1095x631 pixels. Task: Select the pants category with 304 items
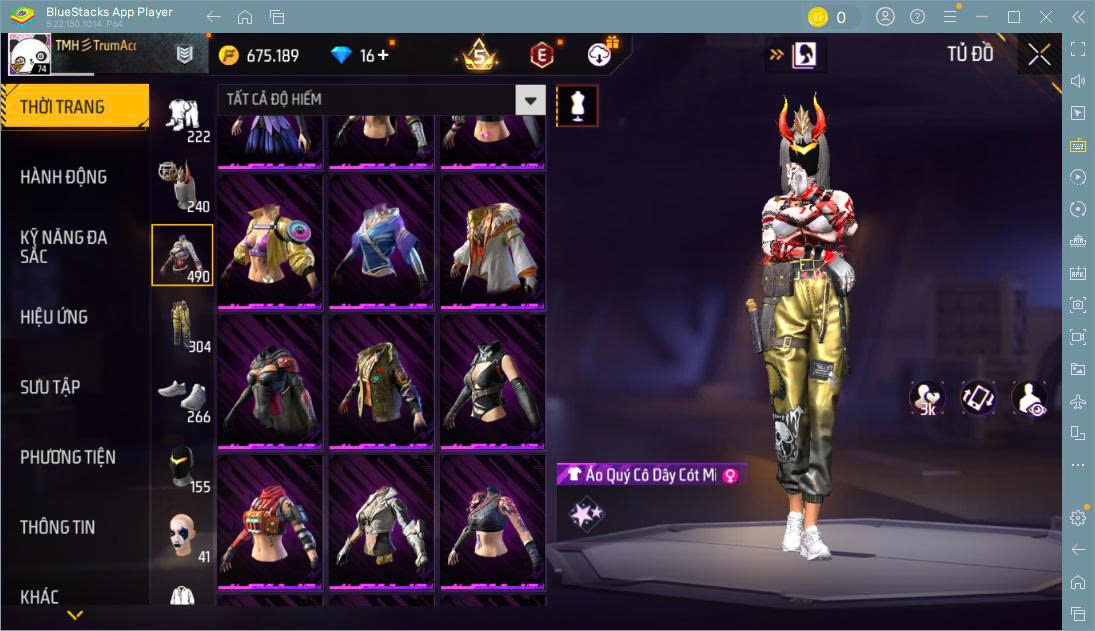click(182, 326)
